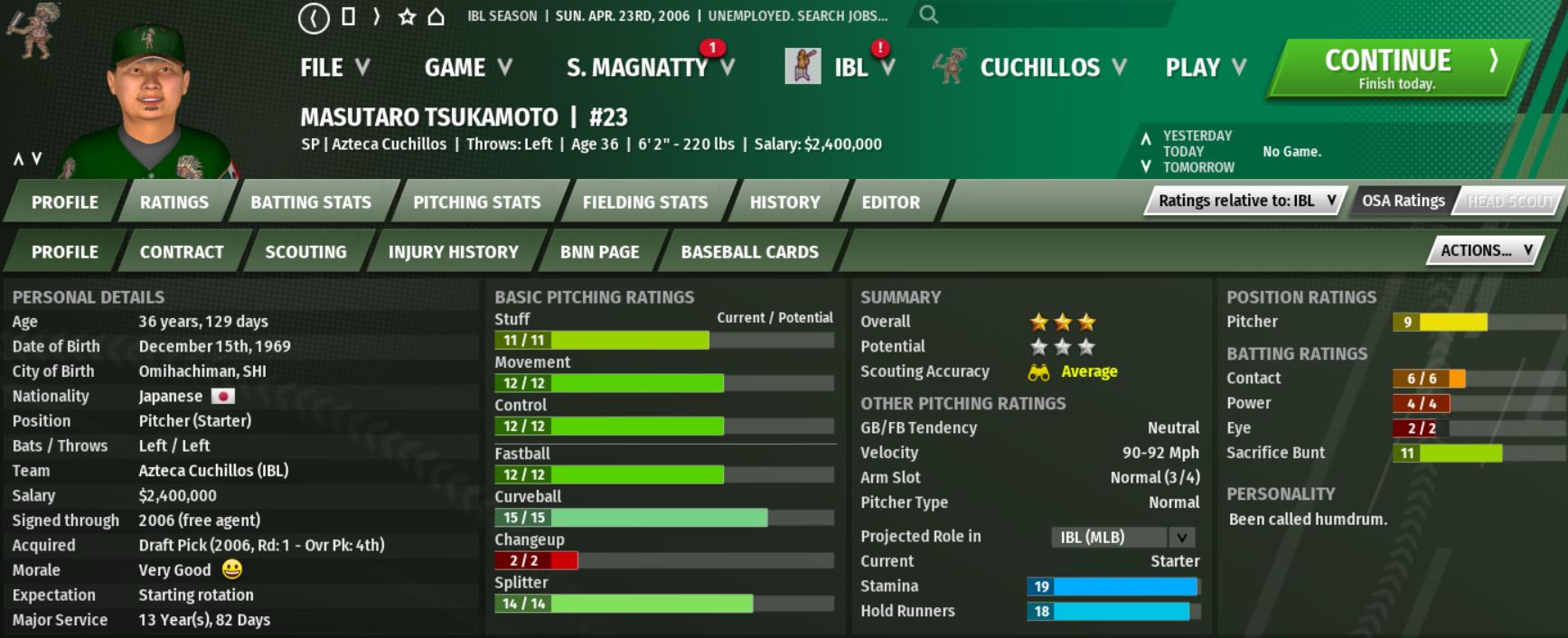The image size is (1568, 638).
Task: Show the Baseball Cards sub-tab
Action: (749, 252)
